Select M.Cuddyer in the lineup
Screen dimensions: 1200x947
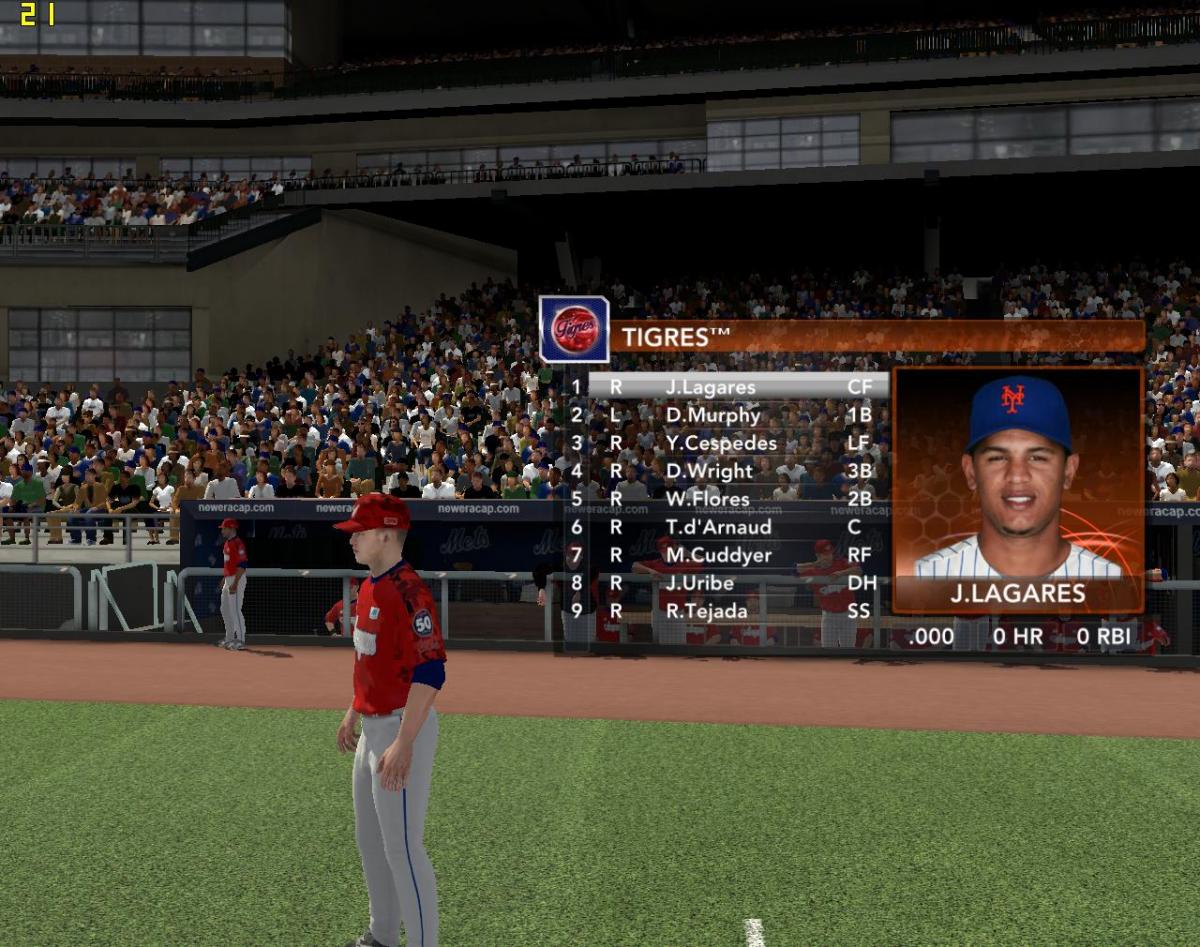pos(718,555)
